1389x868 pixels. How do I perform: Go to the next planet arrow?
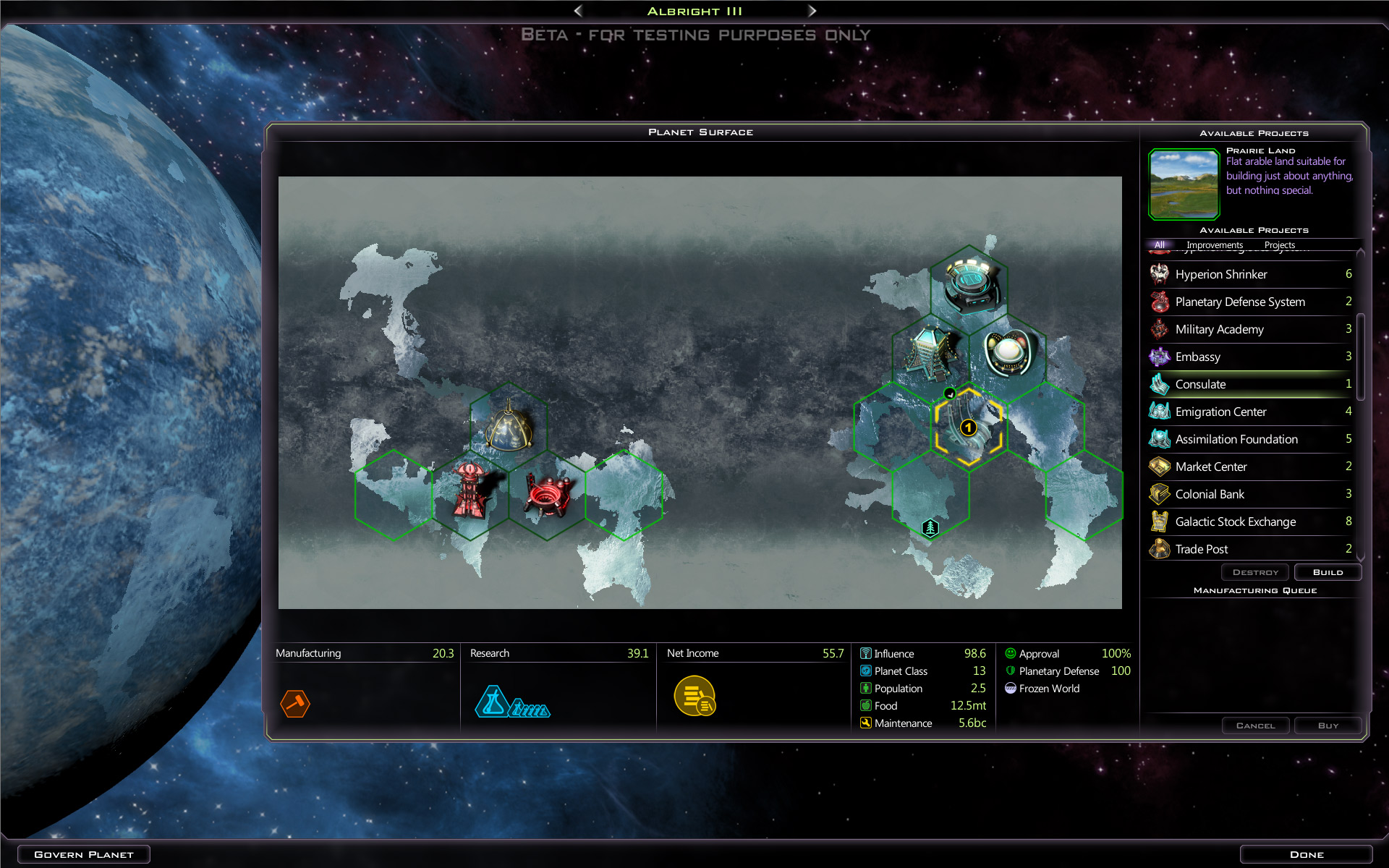(812, 11)
